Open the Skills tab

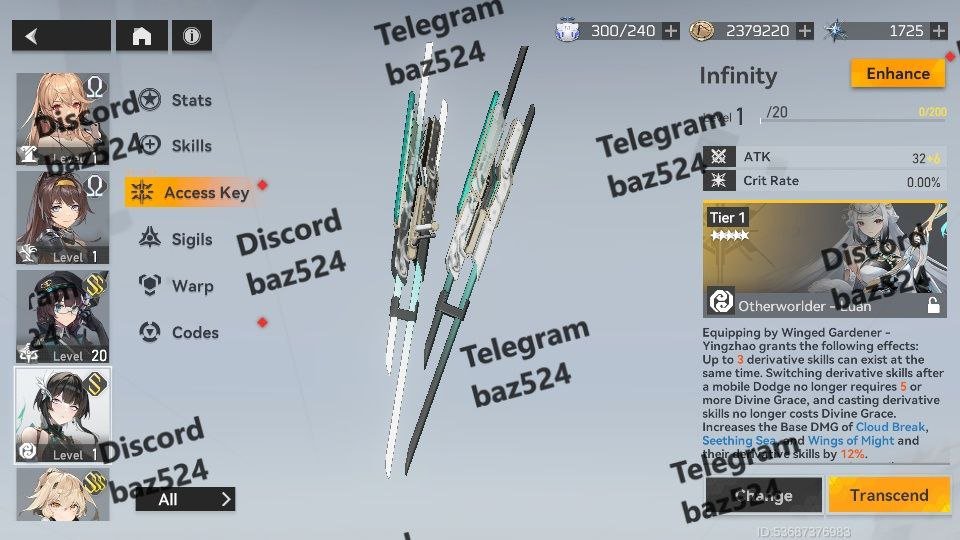190,146
